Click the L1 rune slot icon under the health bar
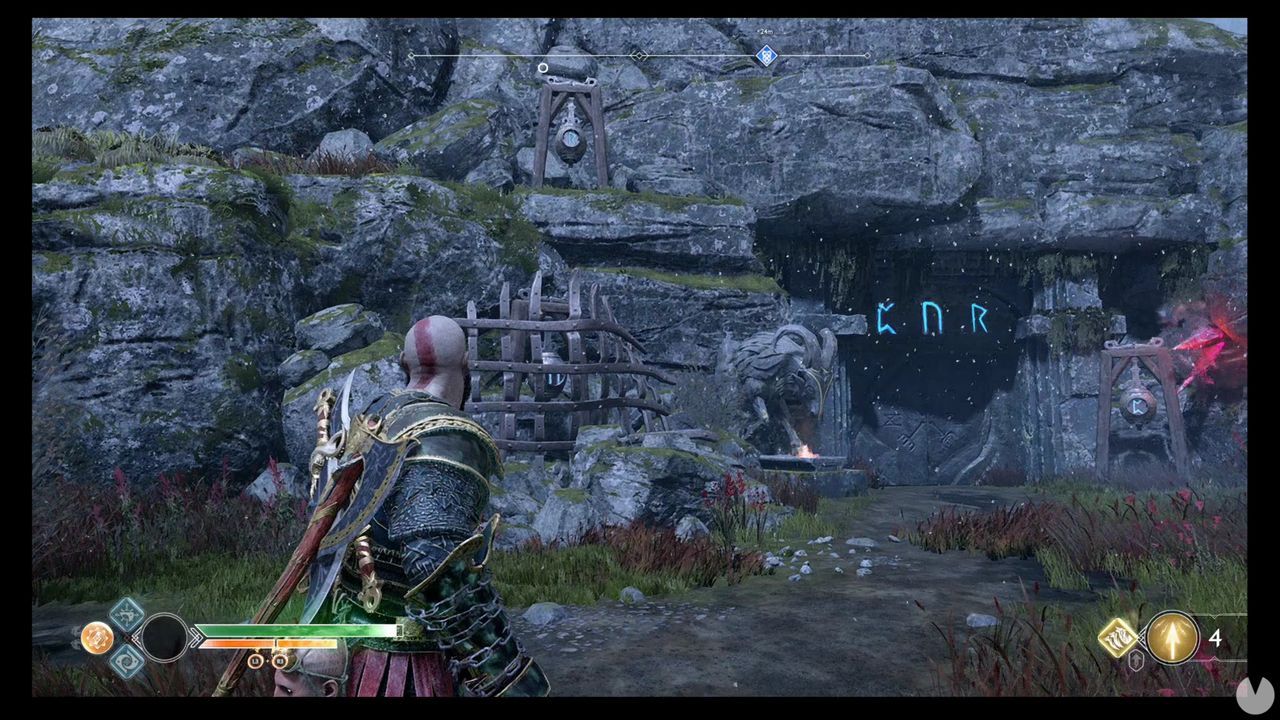The height and width of the screenshot is (720, 1280). 256,661
